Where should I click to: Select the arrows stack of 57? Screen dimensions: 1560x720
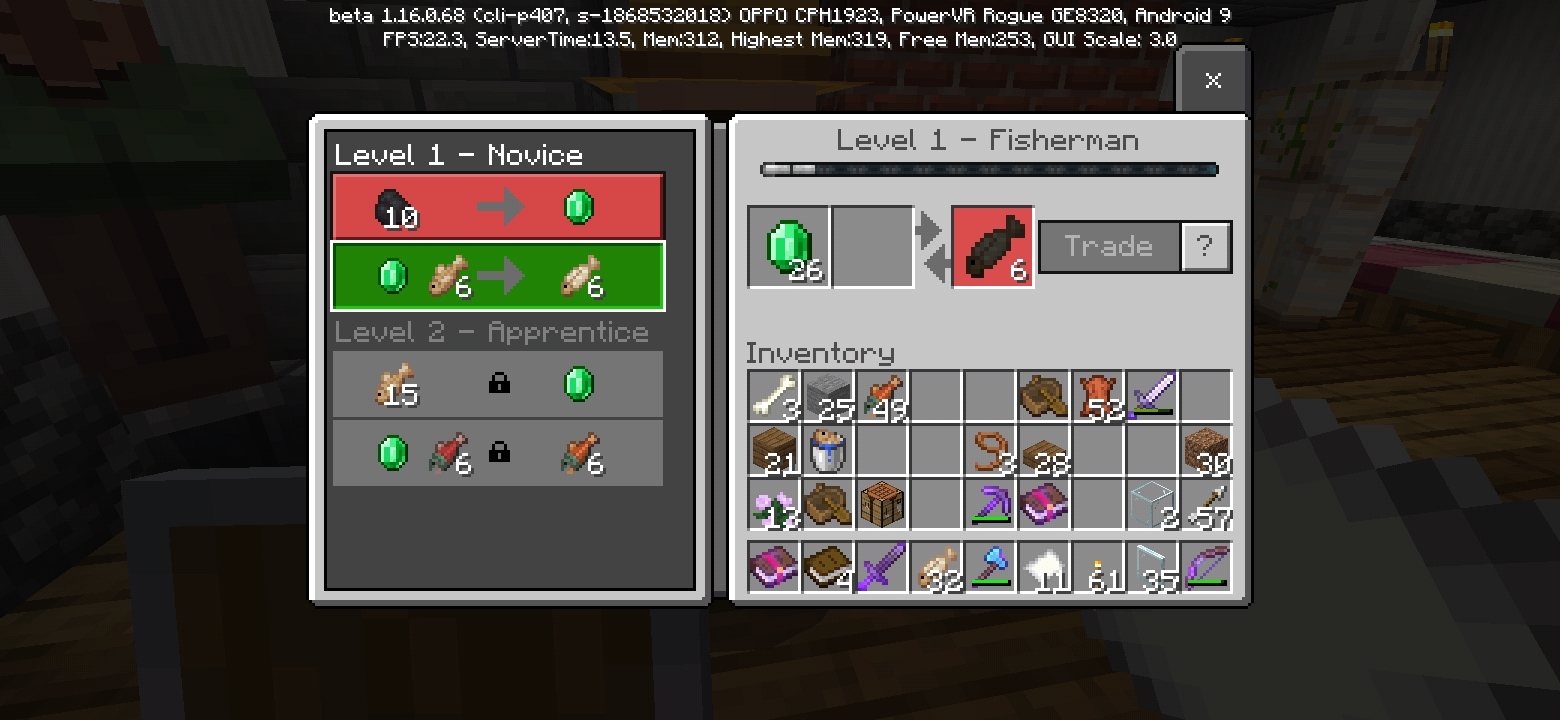1207,504
